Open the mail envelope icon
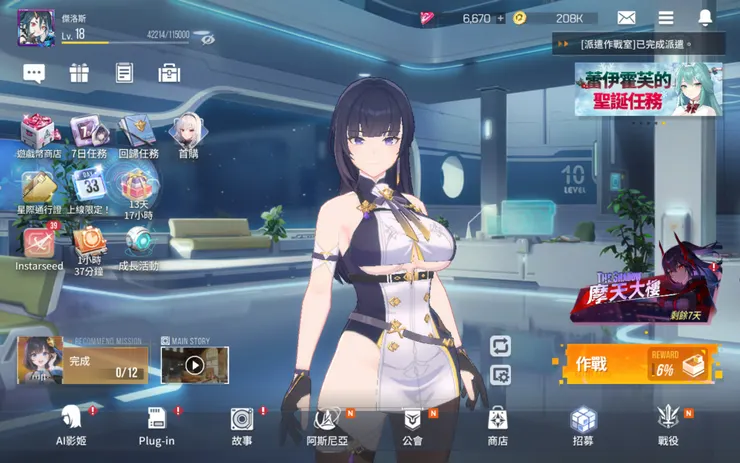The width and height of the screenshot is (740, 463). click(626, 18)
